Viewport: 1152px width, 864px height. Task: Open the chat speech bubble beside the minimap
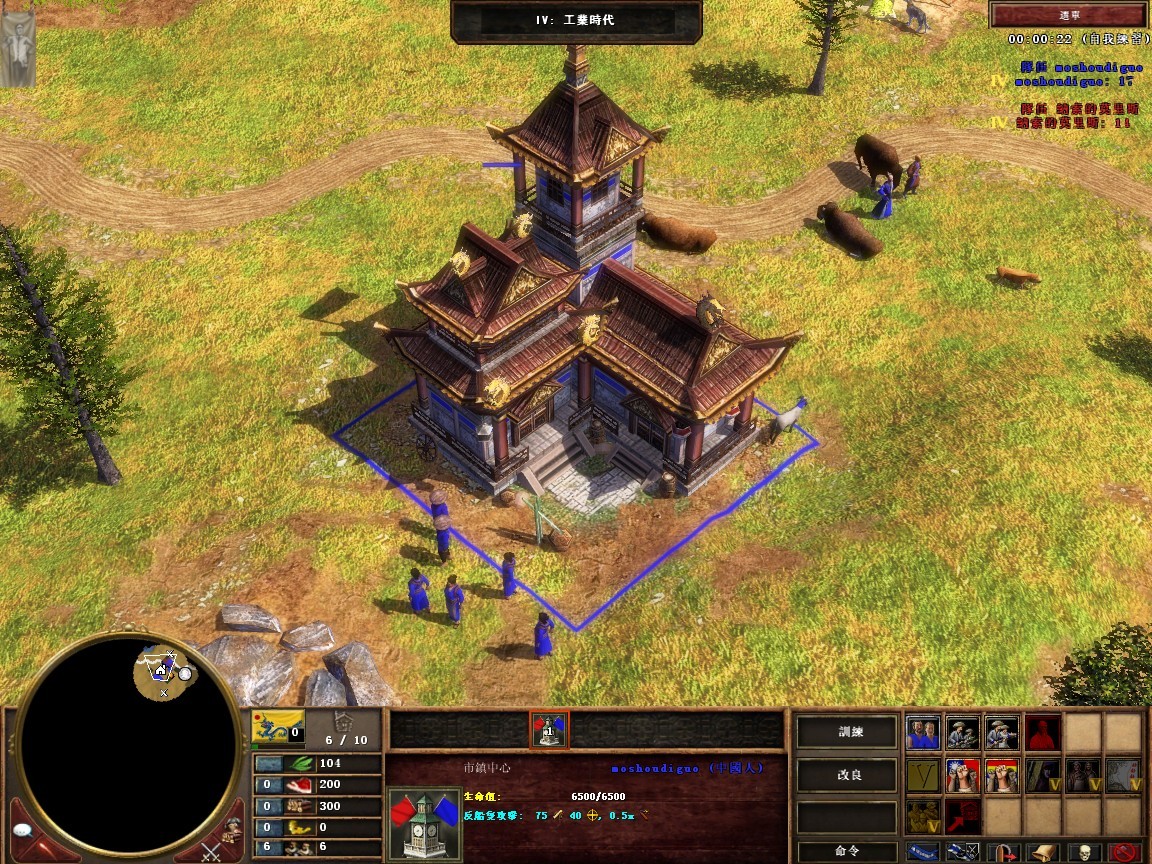pyautogui.click(x=25, y=829)
